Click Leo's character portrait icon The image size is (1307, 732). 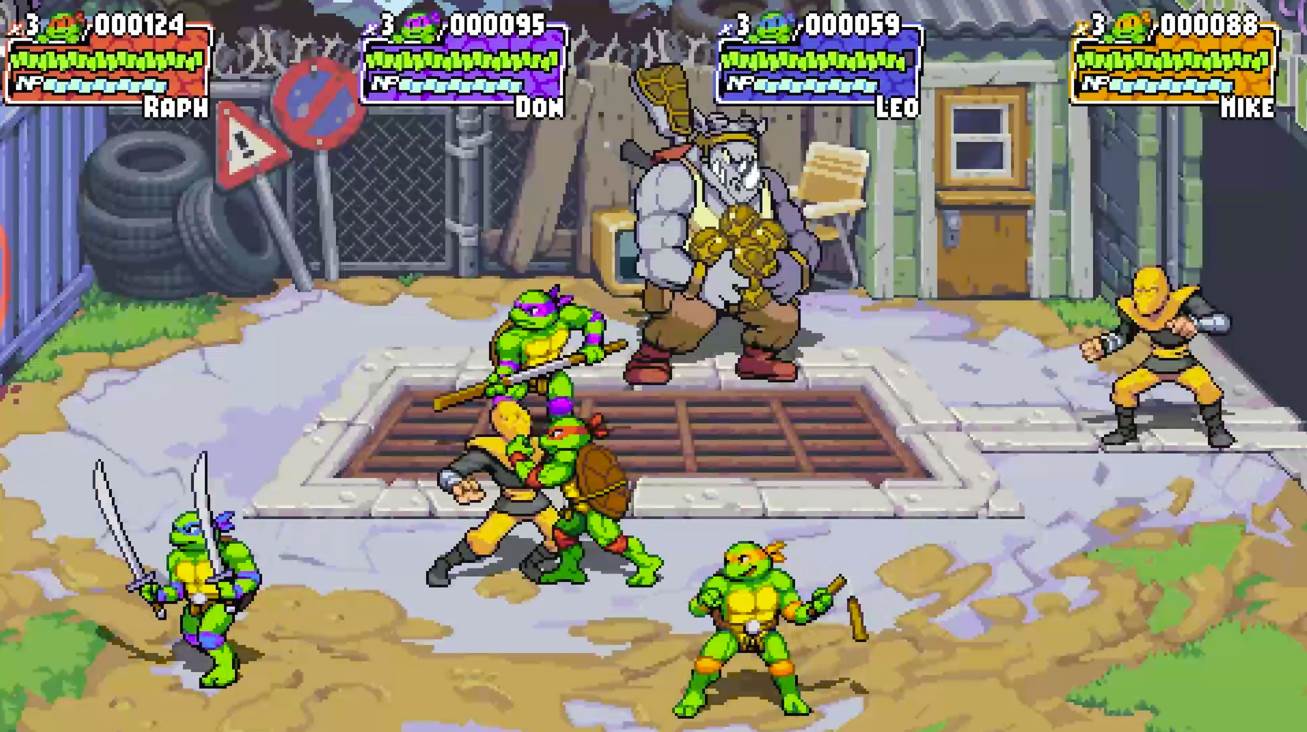tap(772, 27)
